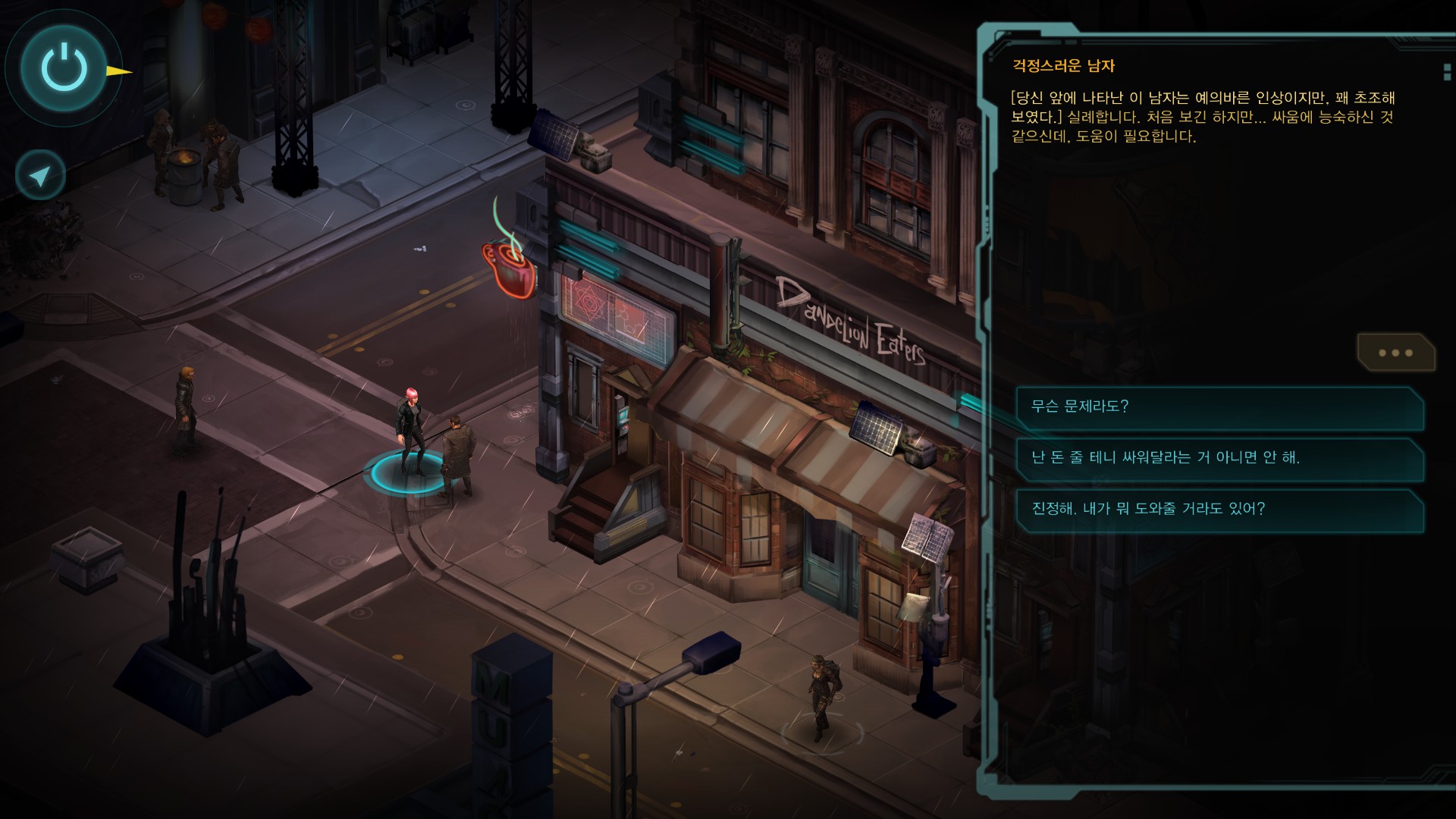Select the reply refusing unpaid fights
This screenshot has height=819, width=1456.
click(1219, 457)
